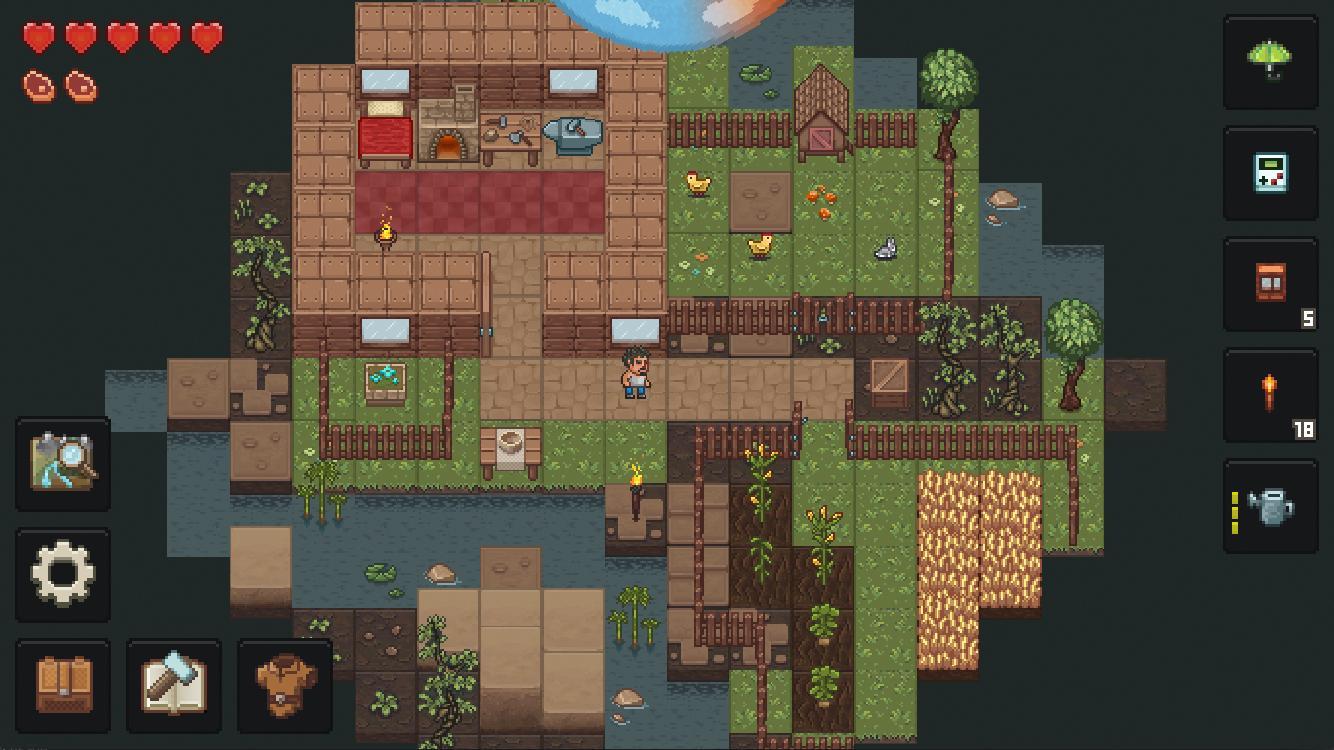Select the torch slot showing 18
Viewport: 1334px width, 750px height.
pos(1270,396)
